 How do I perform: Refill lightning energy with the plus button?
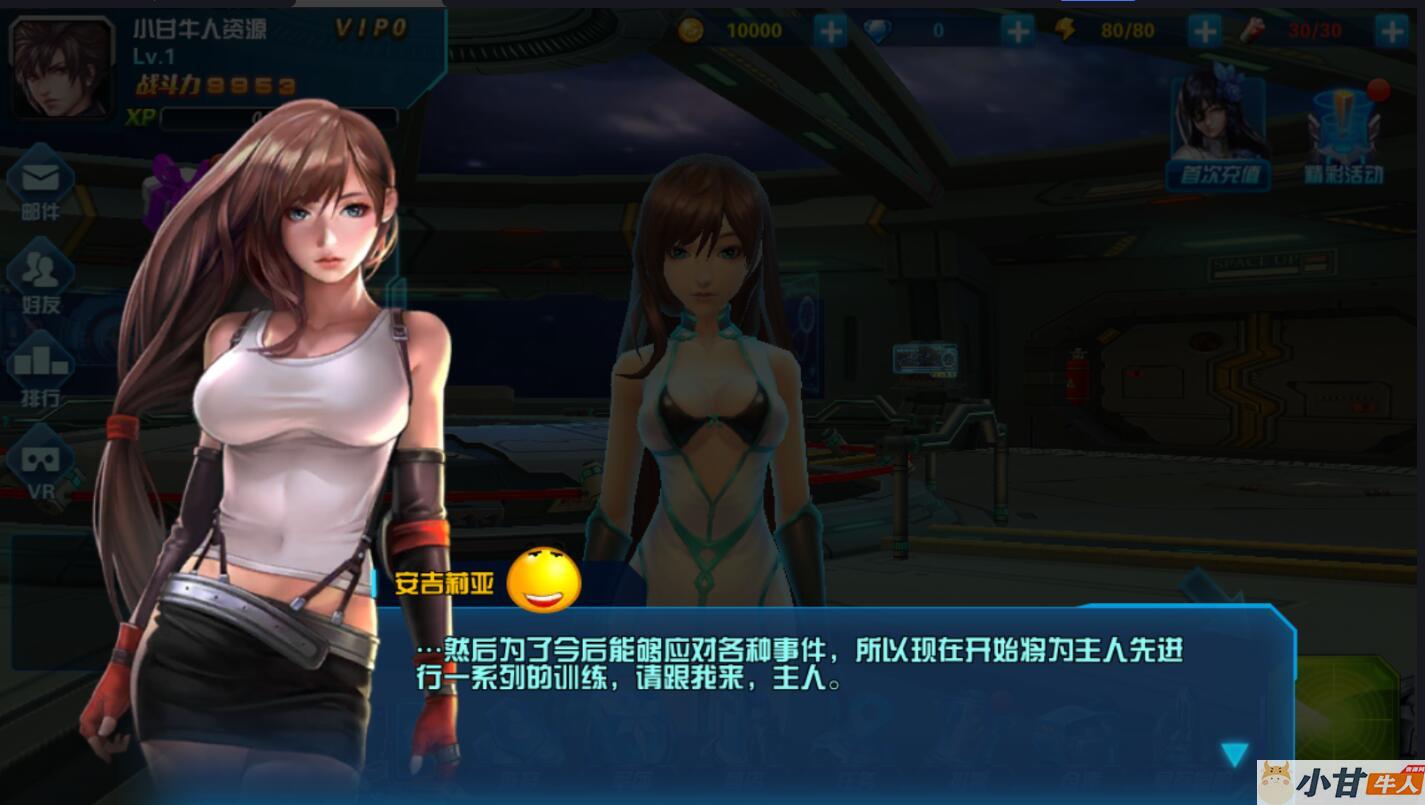(x=1205, y=31)
